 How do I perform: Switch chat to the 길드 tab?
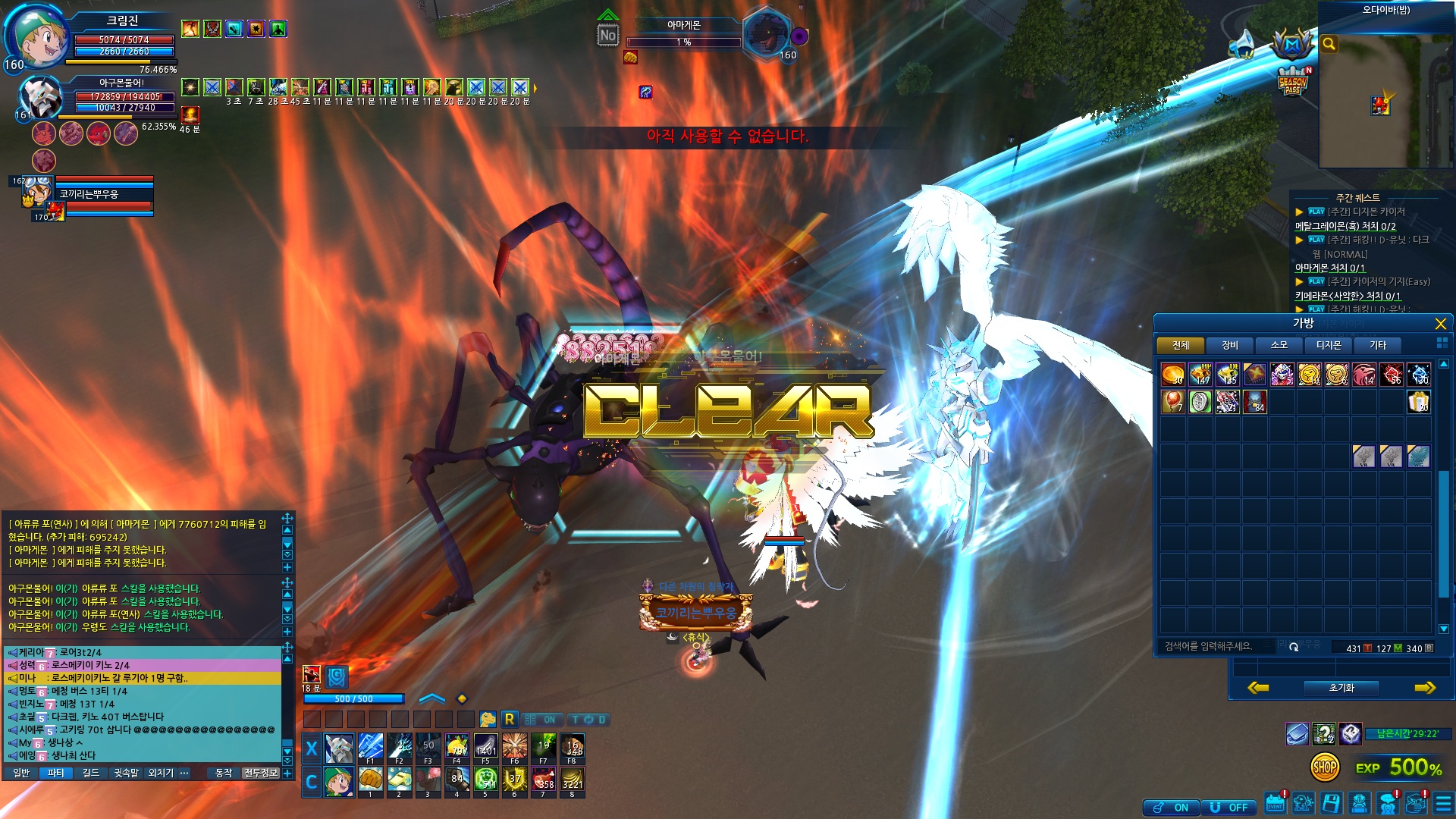pos(91,773)
